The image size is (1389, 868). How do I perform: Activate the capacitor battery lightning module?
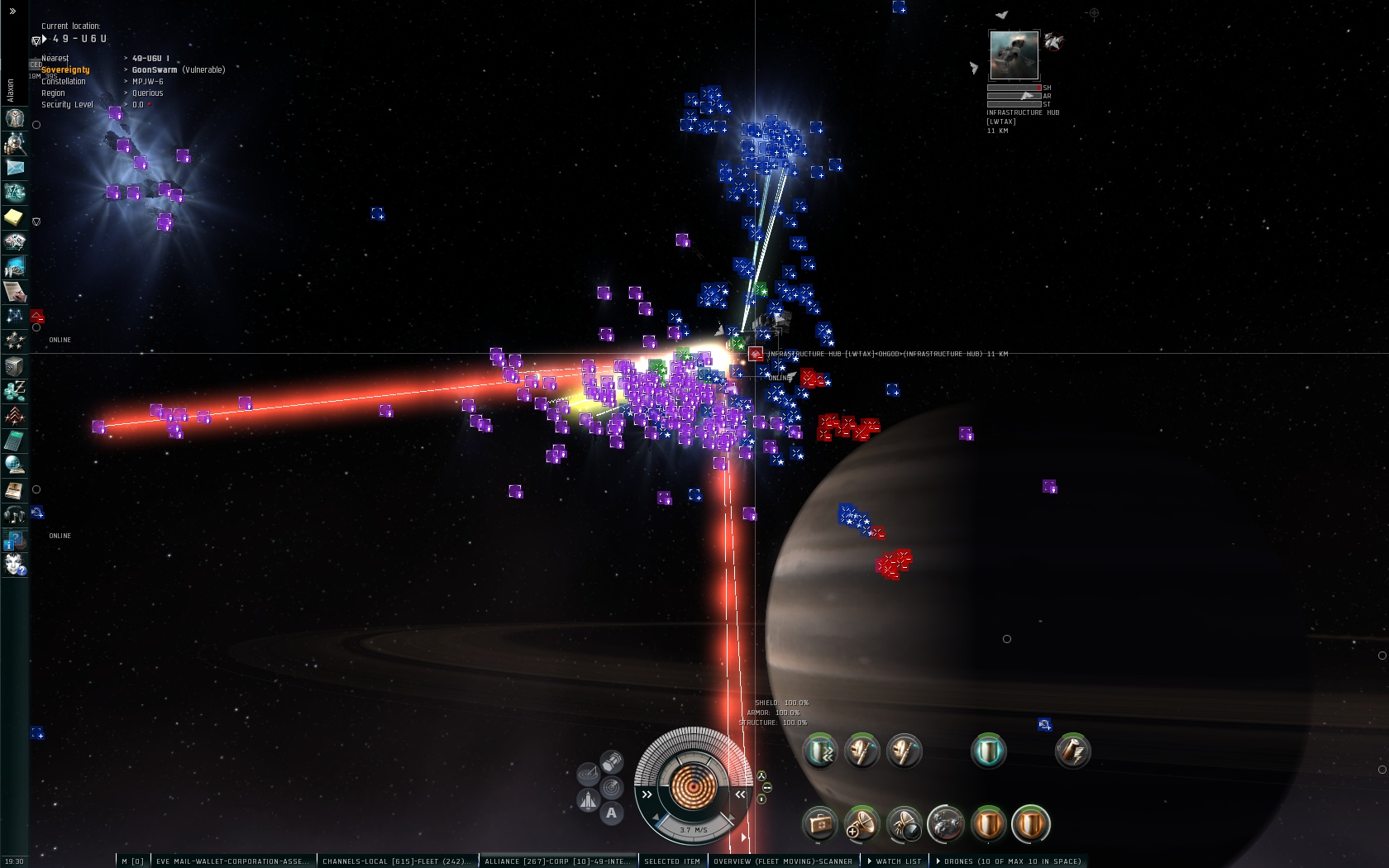coord(1072,751)
